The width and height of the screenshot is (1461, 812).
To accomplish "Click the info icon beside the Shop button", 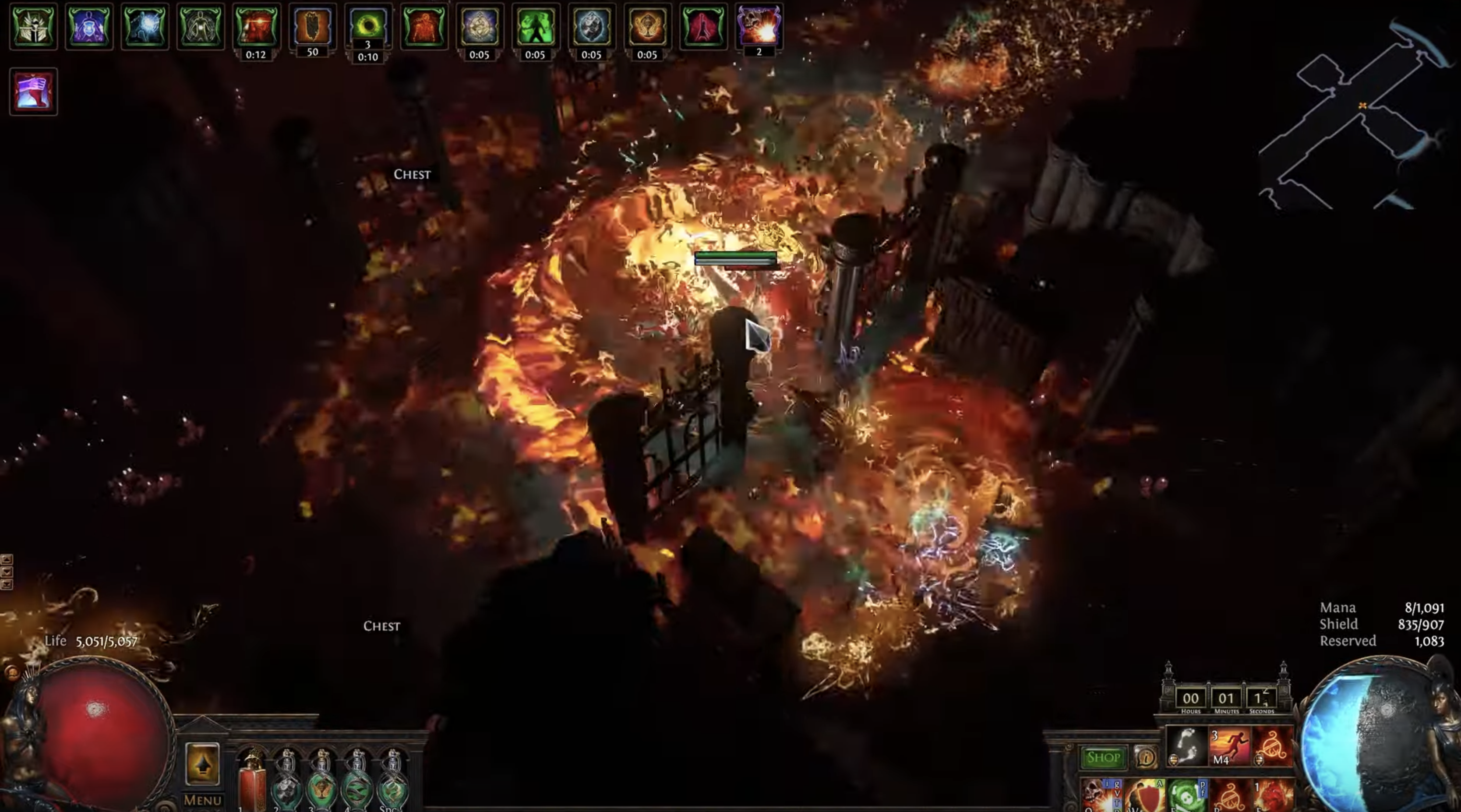I will (x=1147, y=759).
